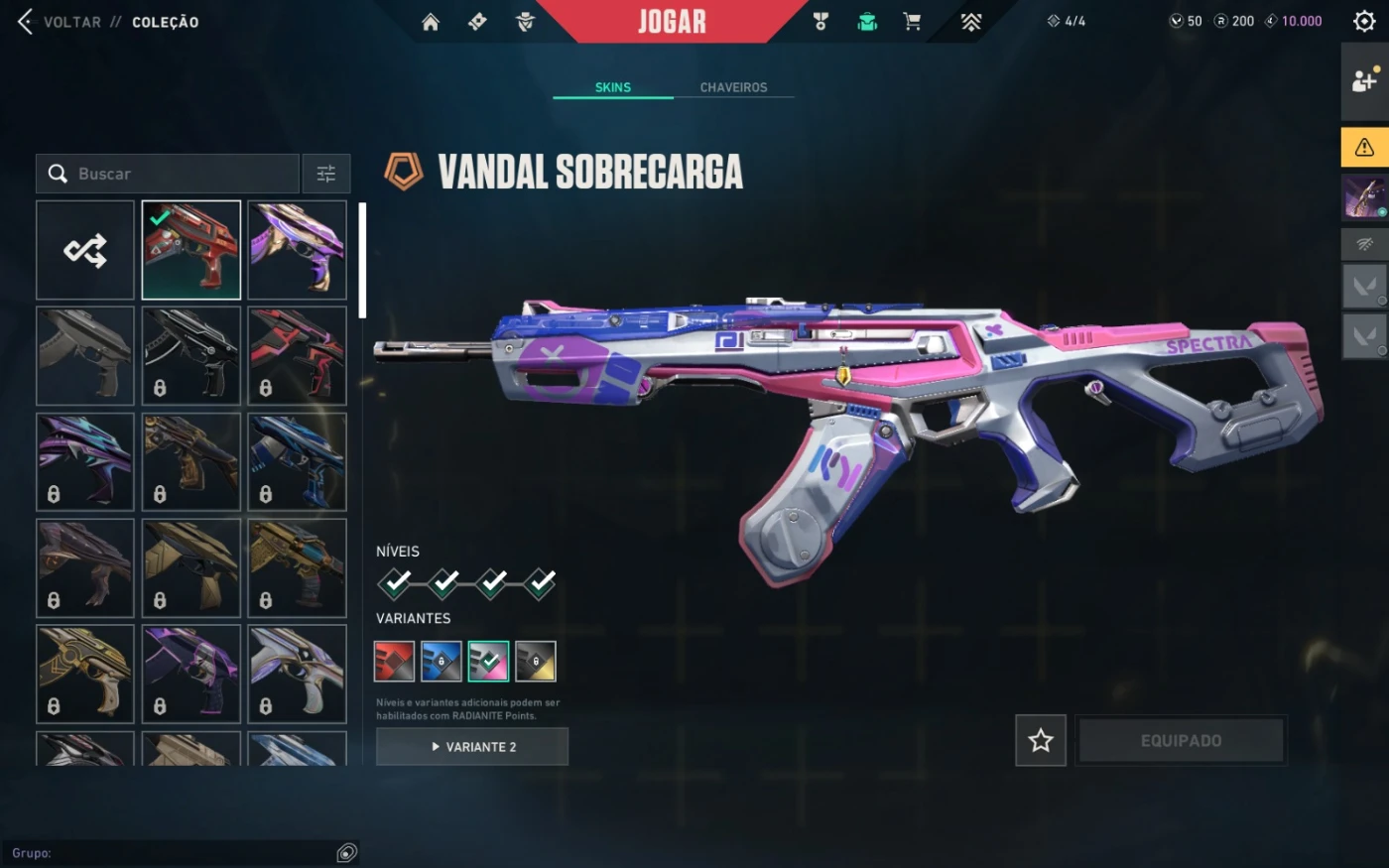Open settings with the gear icon
Screen dimensions: 1389x868
click(x=1364, y=21)
